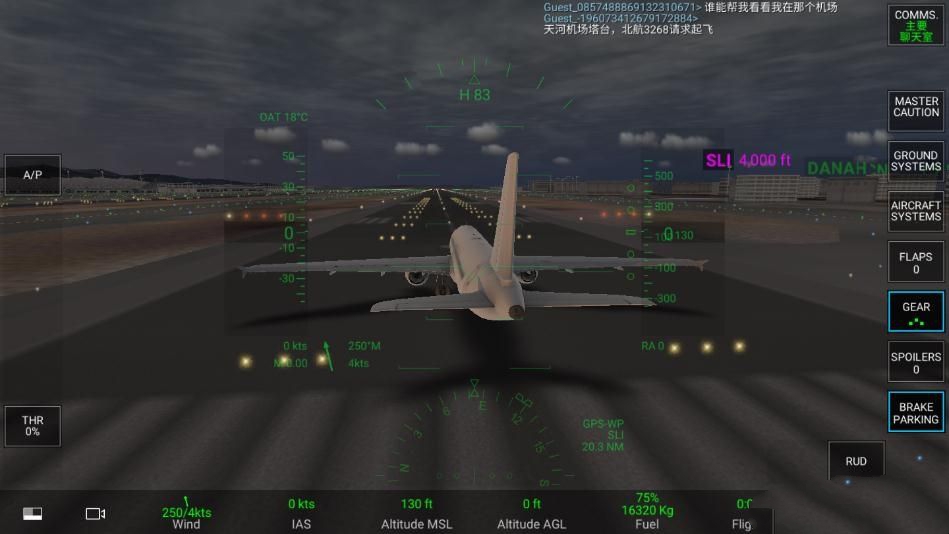Toggle the landing Gear
This screenshot has width=949, height=534.
click(x=916, y=312)
